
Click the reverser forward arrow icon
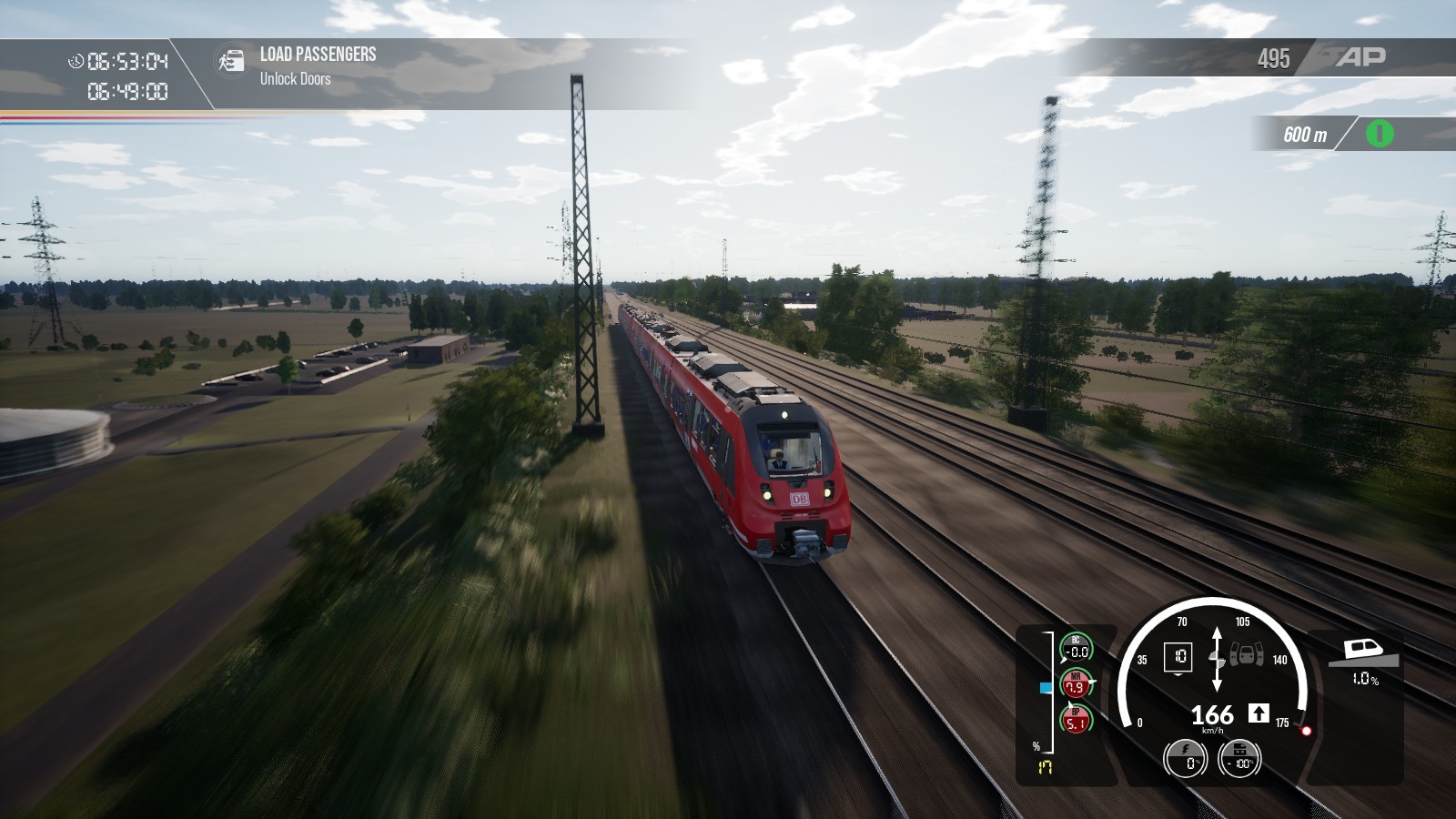(x=1258, y=713)
